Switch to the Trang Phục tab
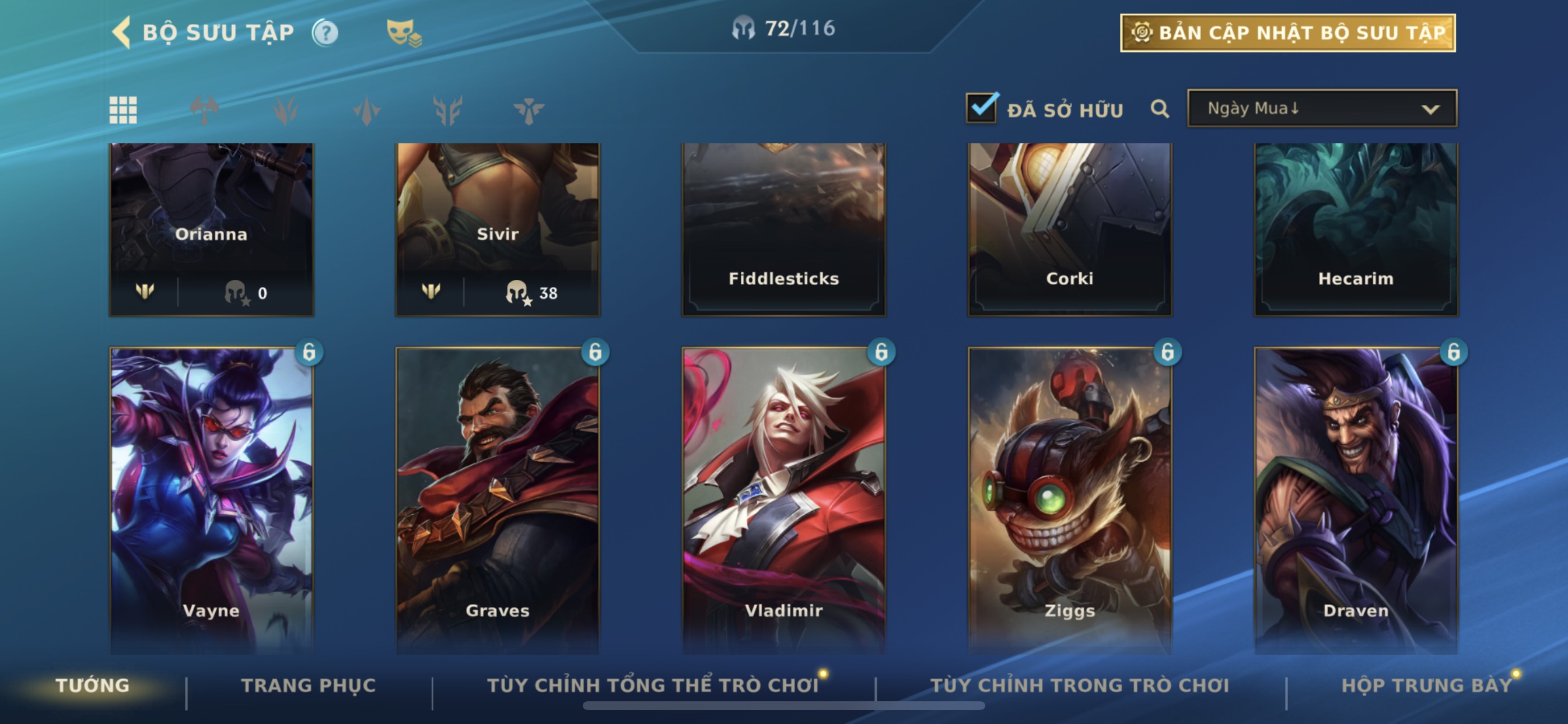Image resolution: width=1568 pixels, height=724 pixels. [x=309, y=686]
